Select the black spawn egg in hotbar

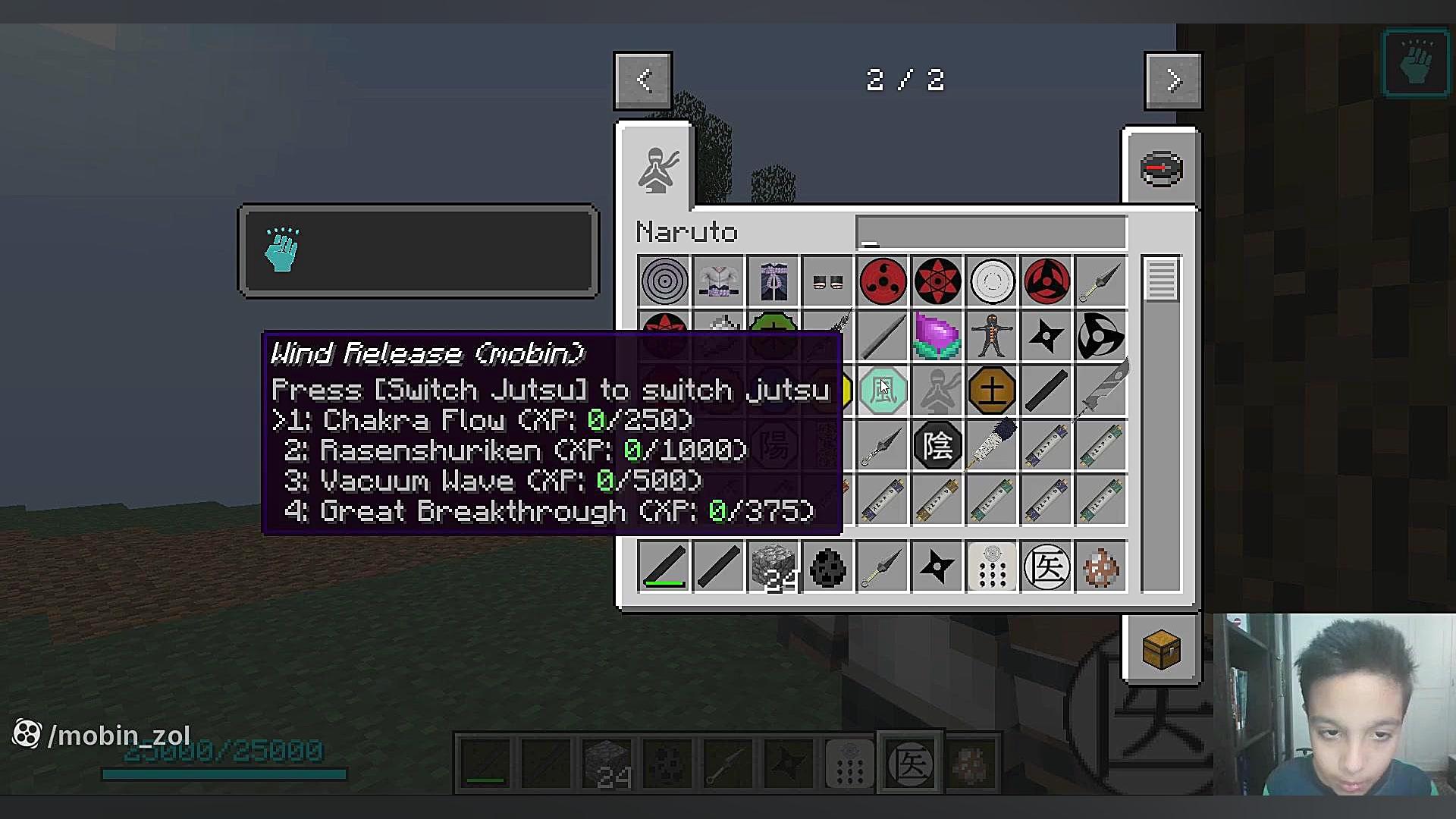pos(828,566)
